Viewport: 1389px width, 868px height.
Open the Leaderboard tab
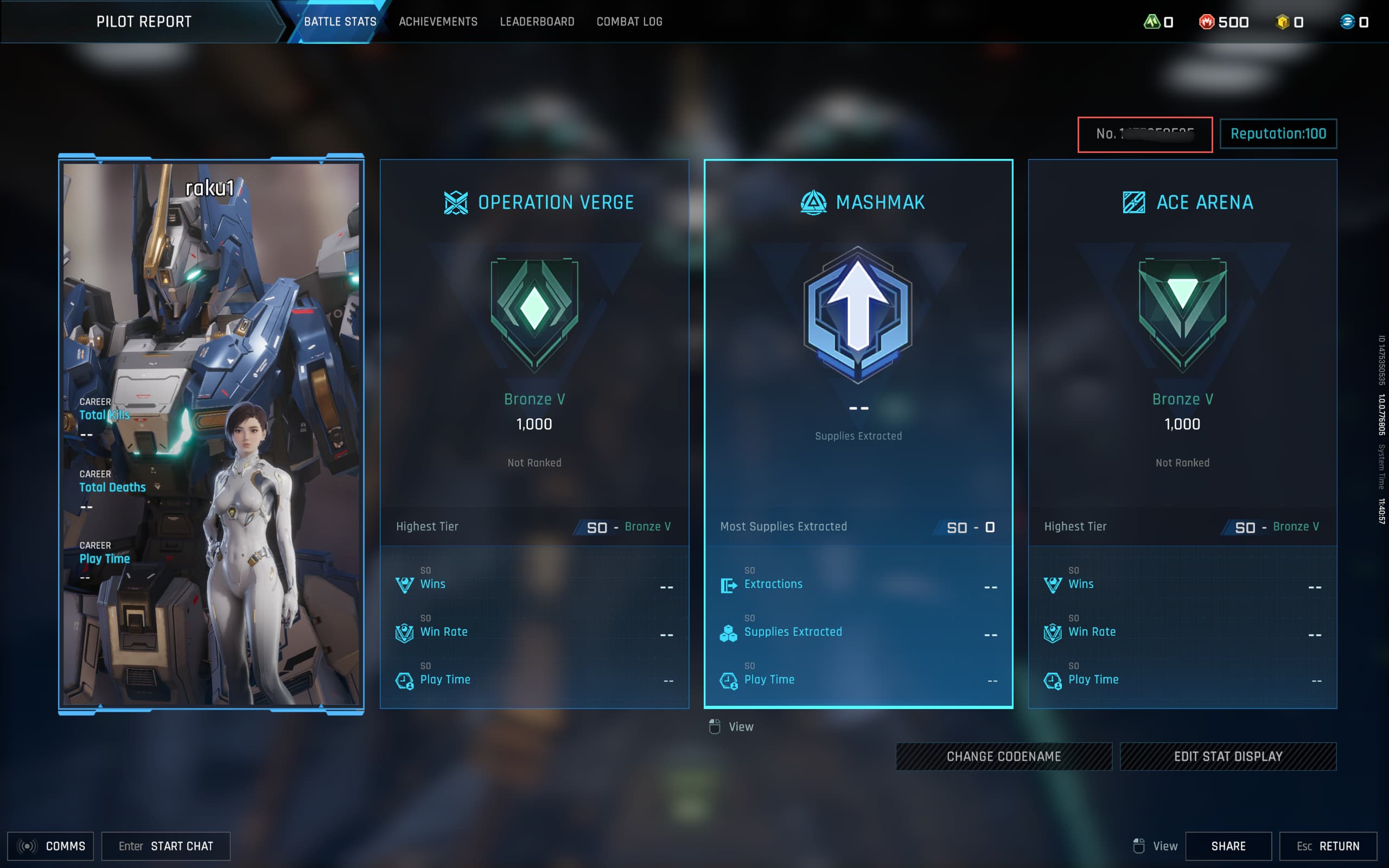coord(537,22)
